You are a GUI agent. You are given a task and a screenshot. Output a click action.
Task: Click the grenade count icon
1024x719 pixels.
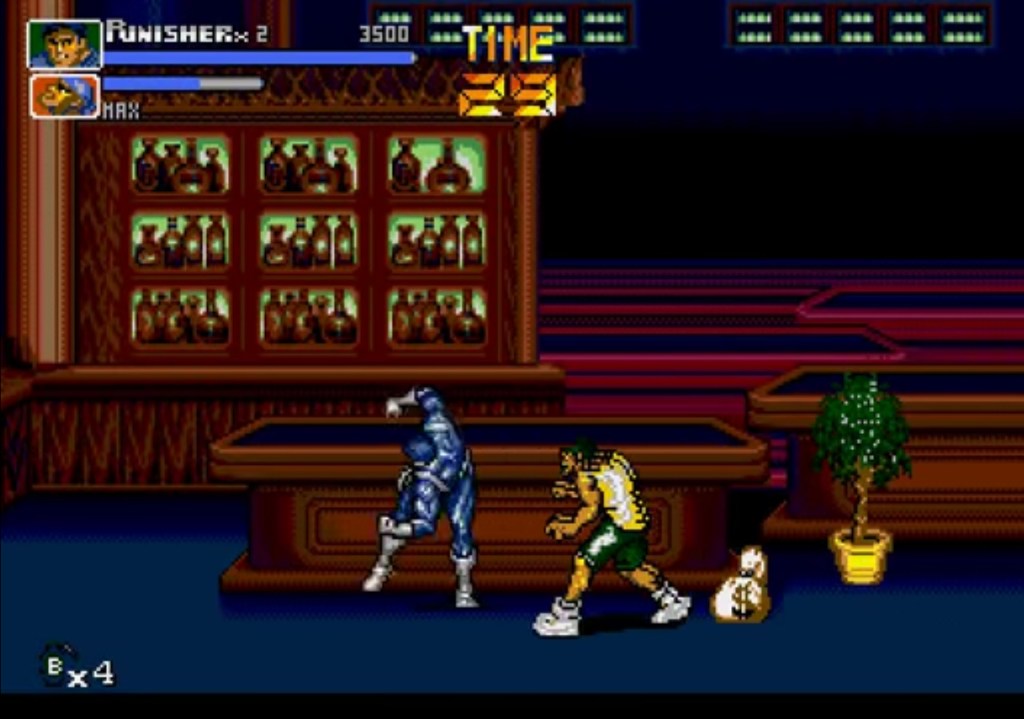(x=56, y=664)
